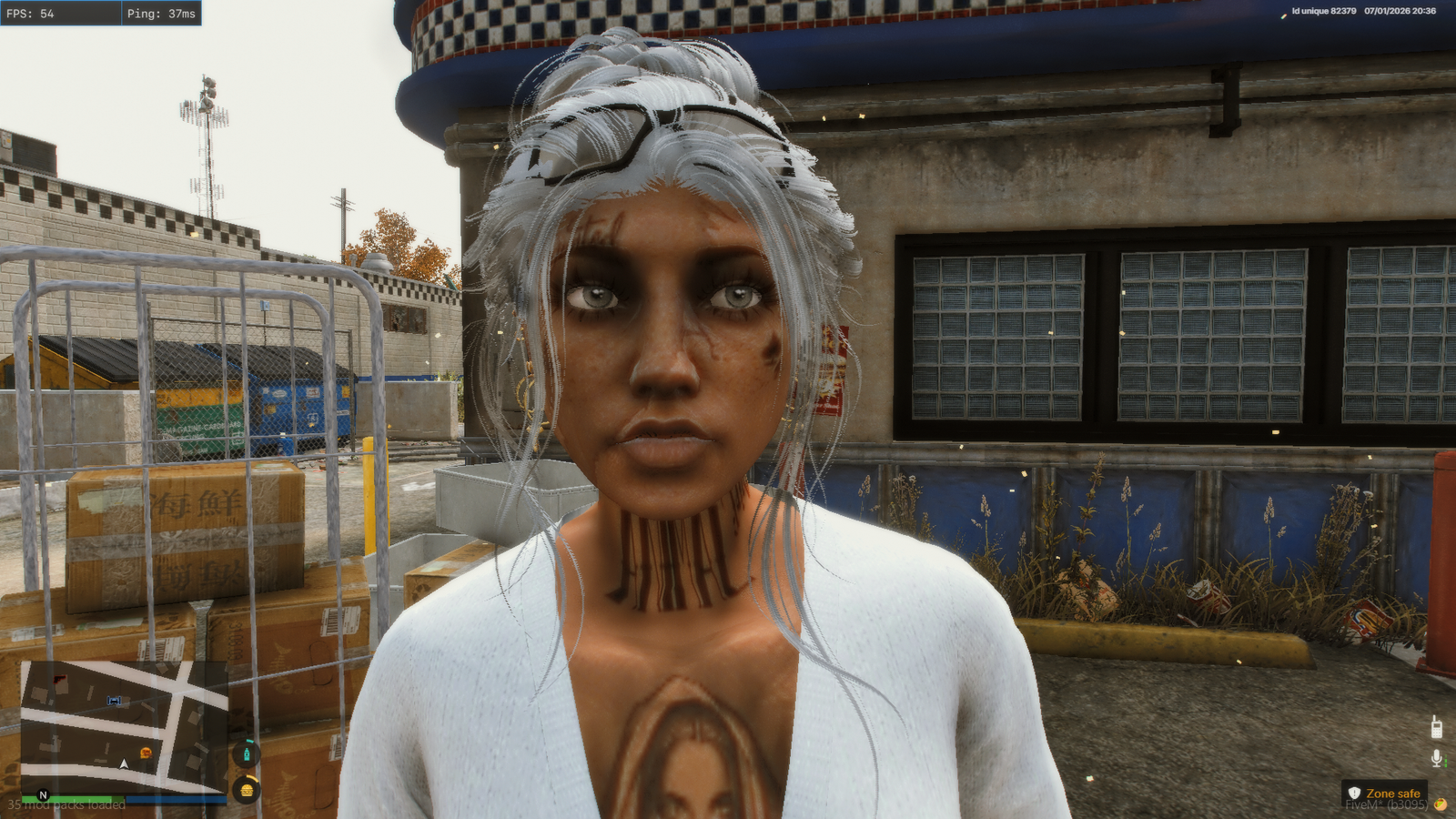The image size is (1456, 819).
Task: Click the blue house blip on the minimap
Action: [x=114, y=701]
